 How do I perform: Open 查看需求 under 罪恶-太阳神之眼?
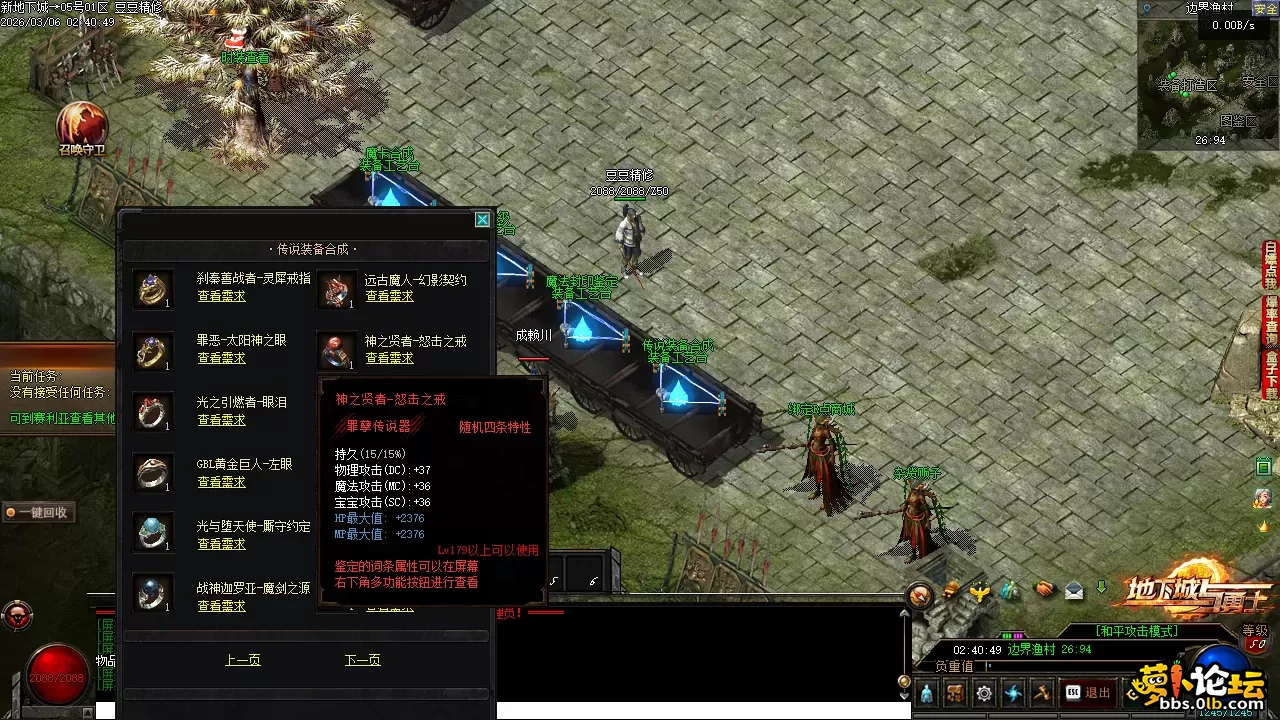(x=221, y=358)
